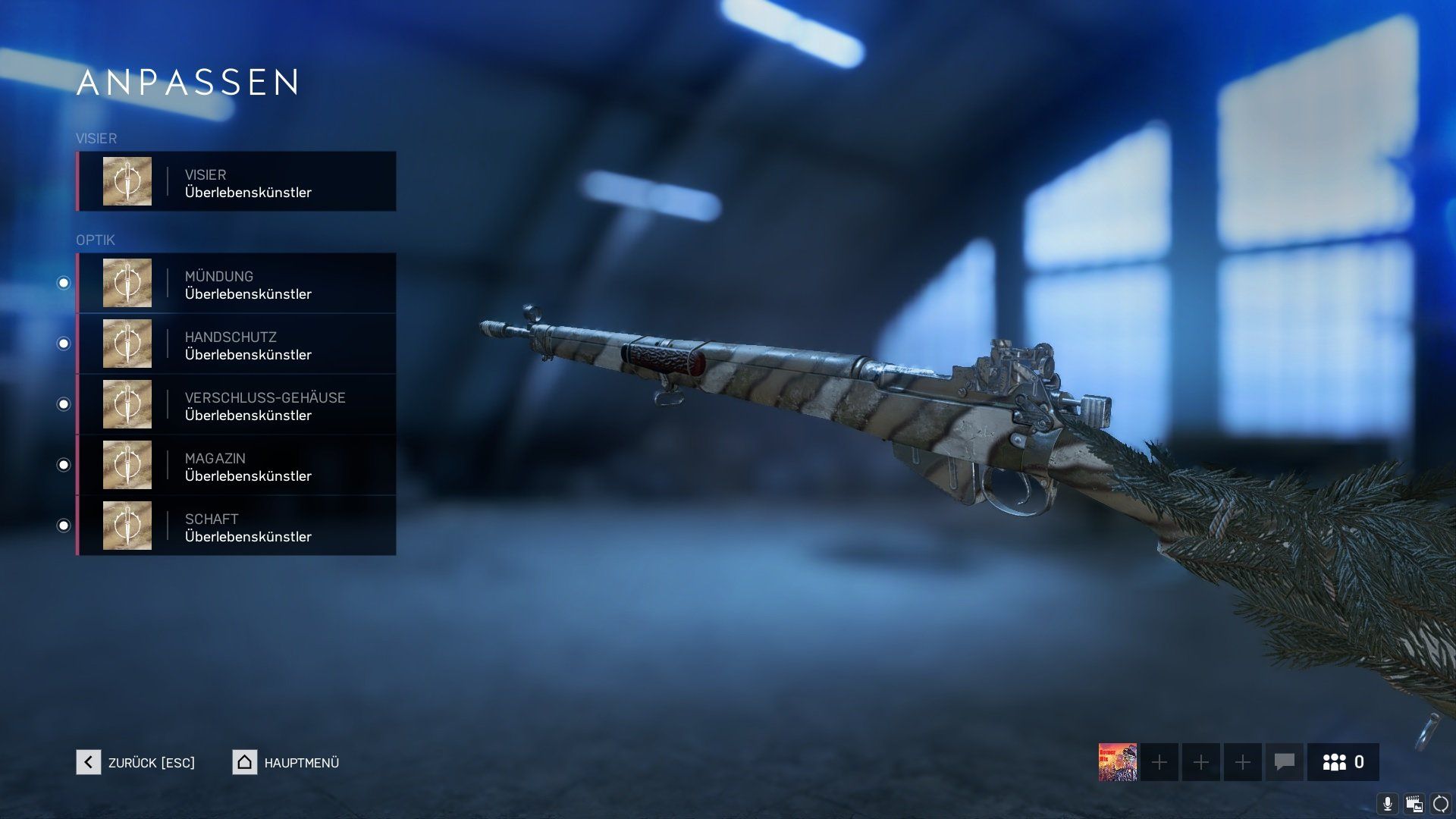
Task: Open the Verschluss-Gehäuse skin option
Action: click(236, 405)
